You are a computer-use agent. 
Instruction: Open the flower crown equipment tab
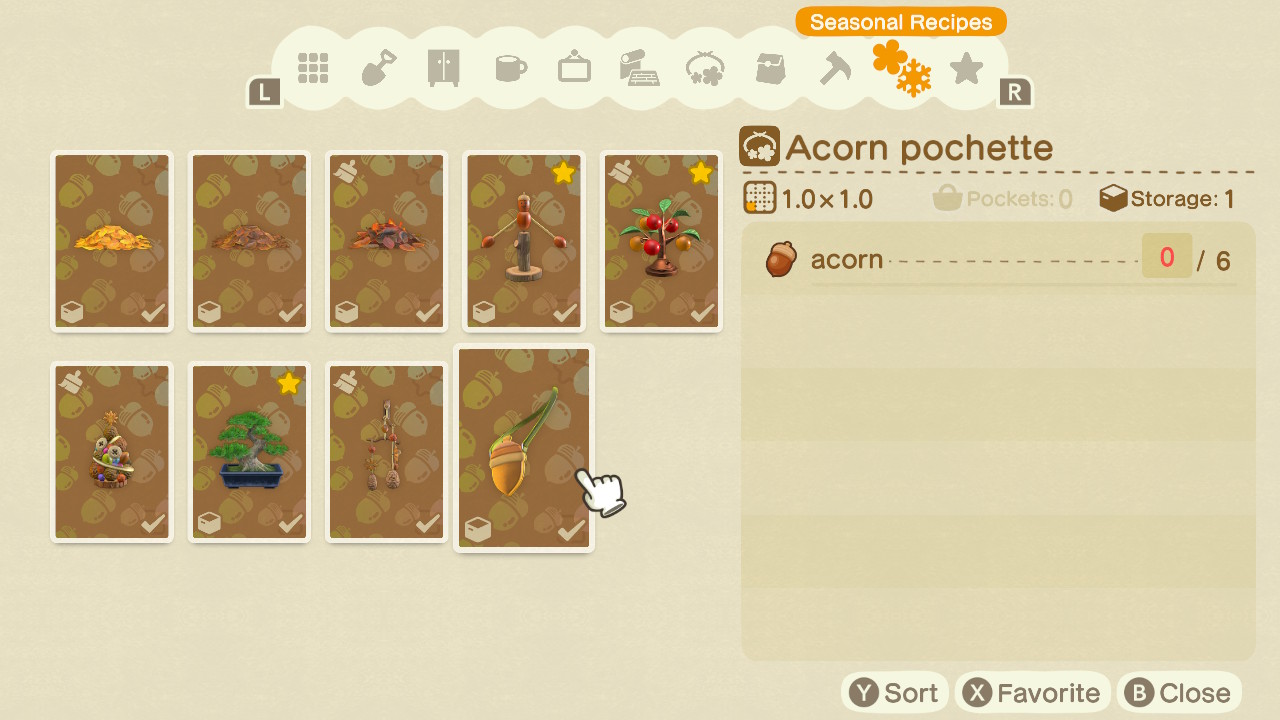click(705, 68)
